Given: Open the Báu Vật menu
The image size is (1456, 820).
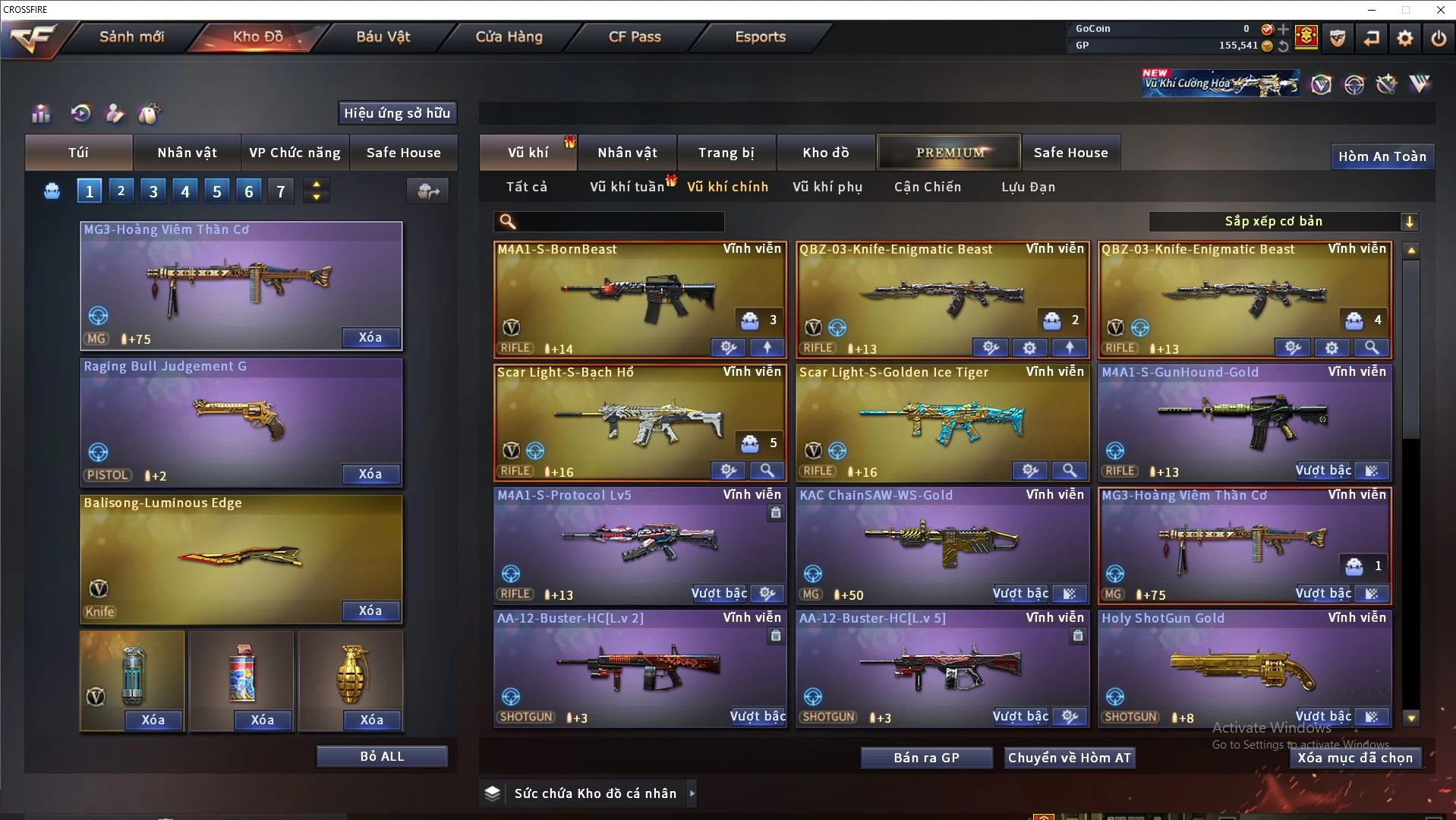Looking at the screenshot, I should click(x=383, y=36).
